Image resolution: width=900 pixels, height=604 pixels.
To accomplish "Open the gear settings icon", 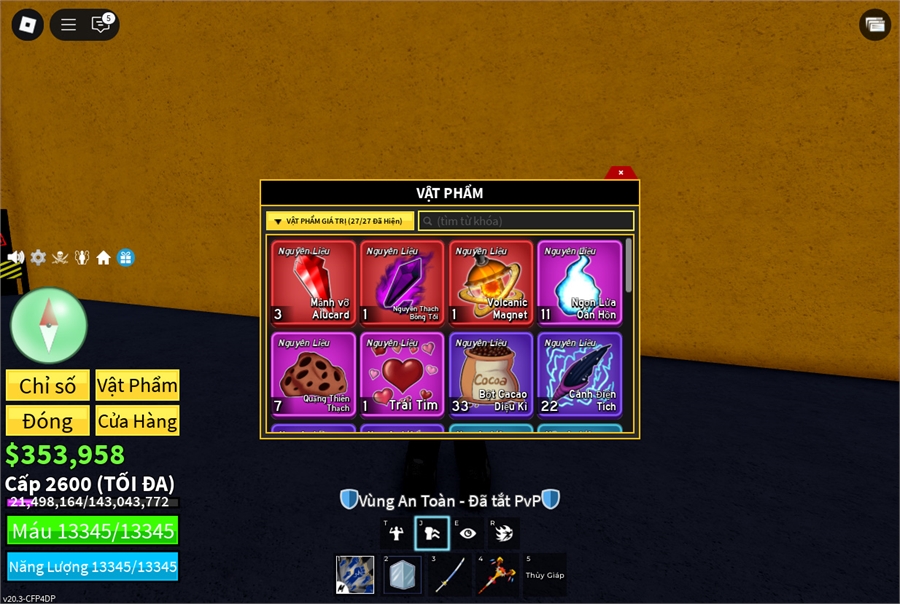I will 38,258.
